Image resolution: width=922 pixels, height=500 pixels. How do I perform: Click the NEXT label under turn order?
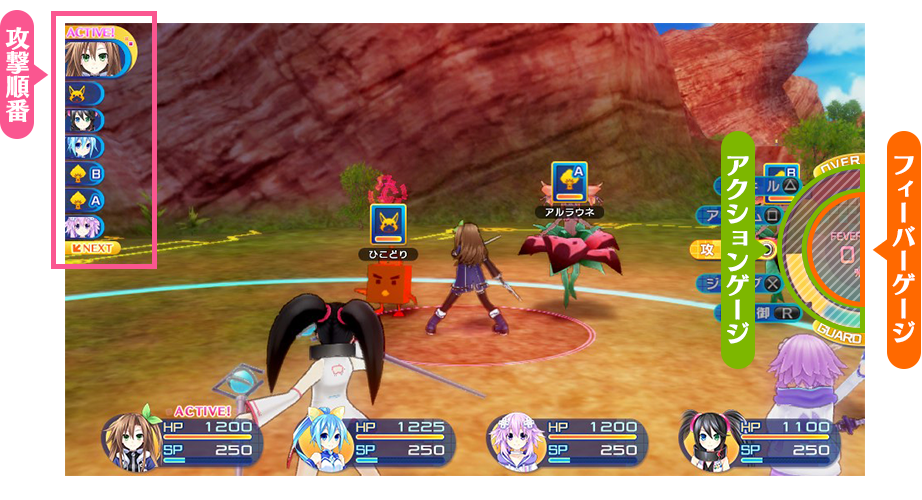tap(92, 248)
